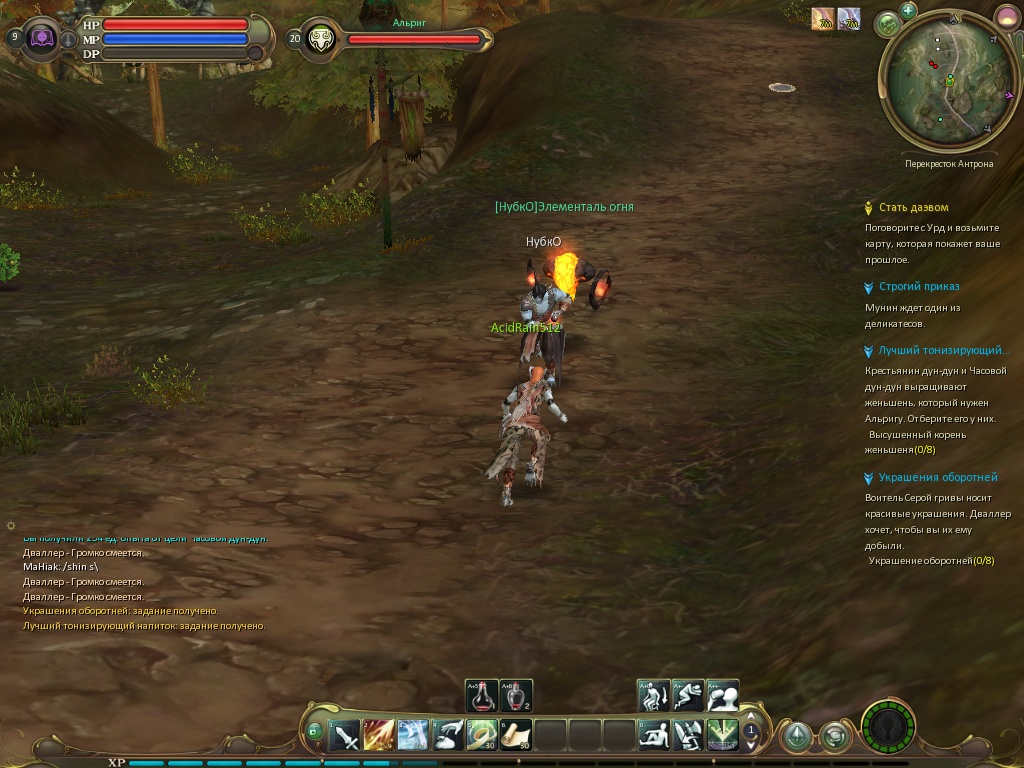1024x768 pixels.
Task: Show the 'Украшения оборотней' quest details
Action: pyautogui.click(x=937, y=477)
